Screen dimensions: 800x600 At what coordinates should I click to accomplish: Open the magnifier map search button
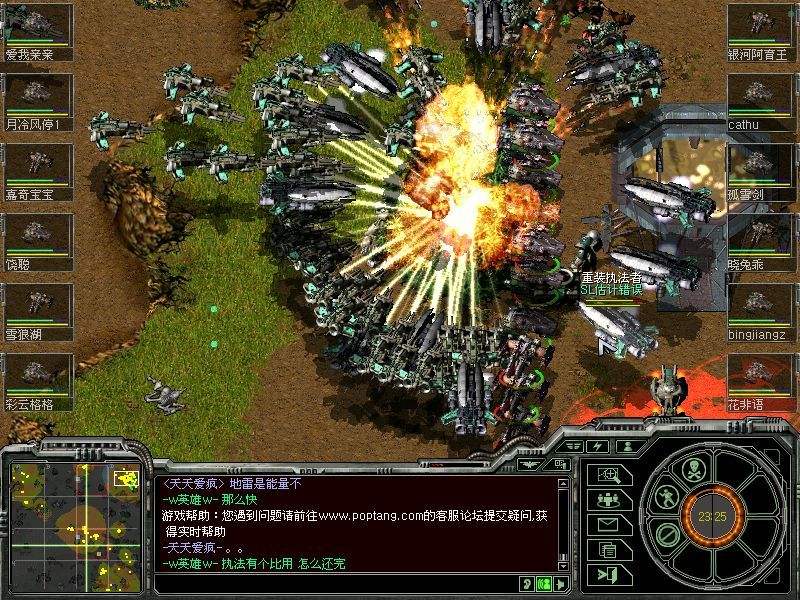[x=608, y=474]
